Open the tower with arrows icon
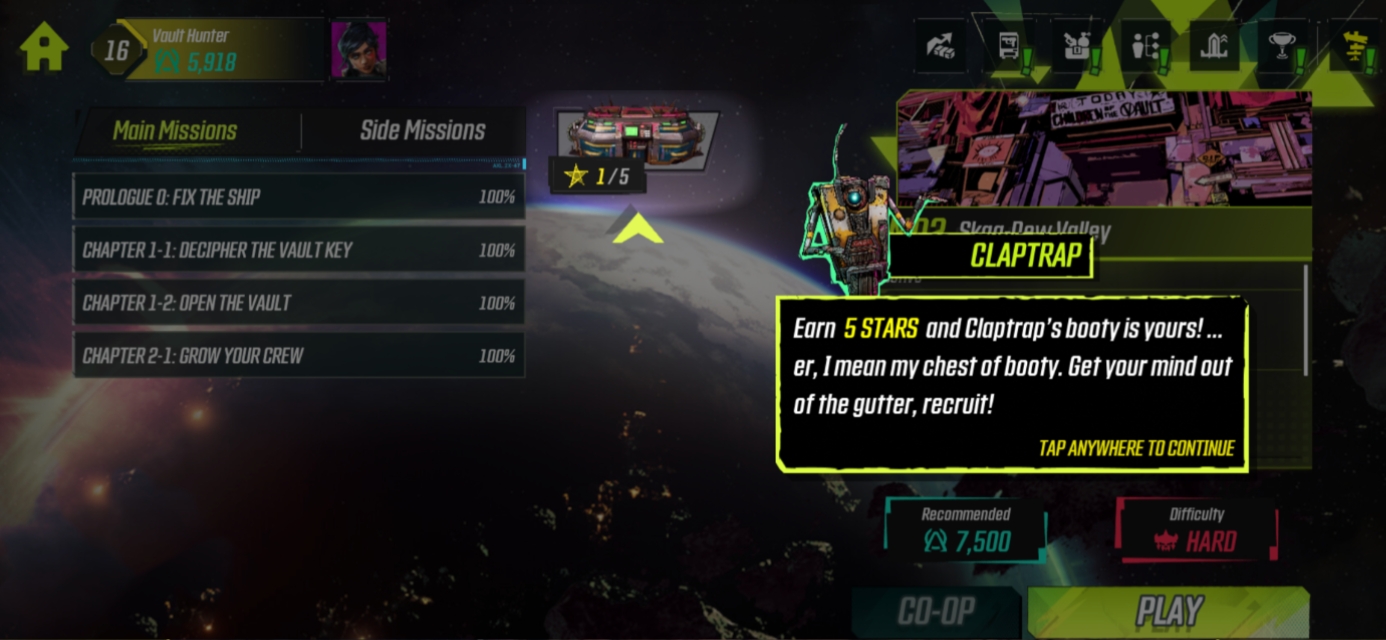Viewport: 1386px width, 640px height. (x=1213, y=47)
